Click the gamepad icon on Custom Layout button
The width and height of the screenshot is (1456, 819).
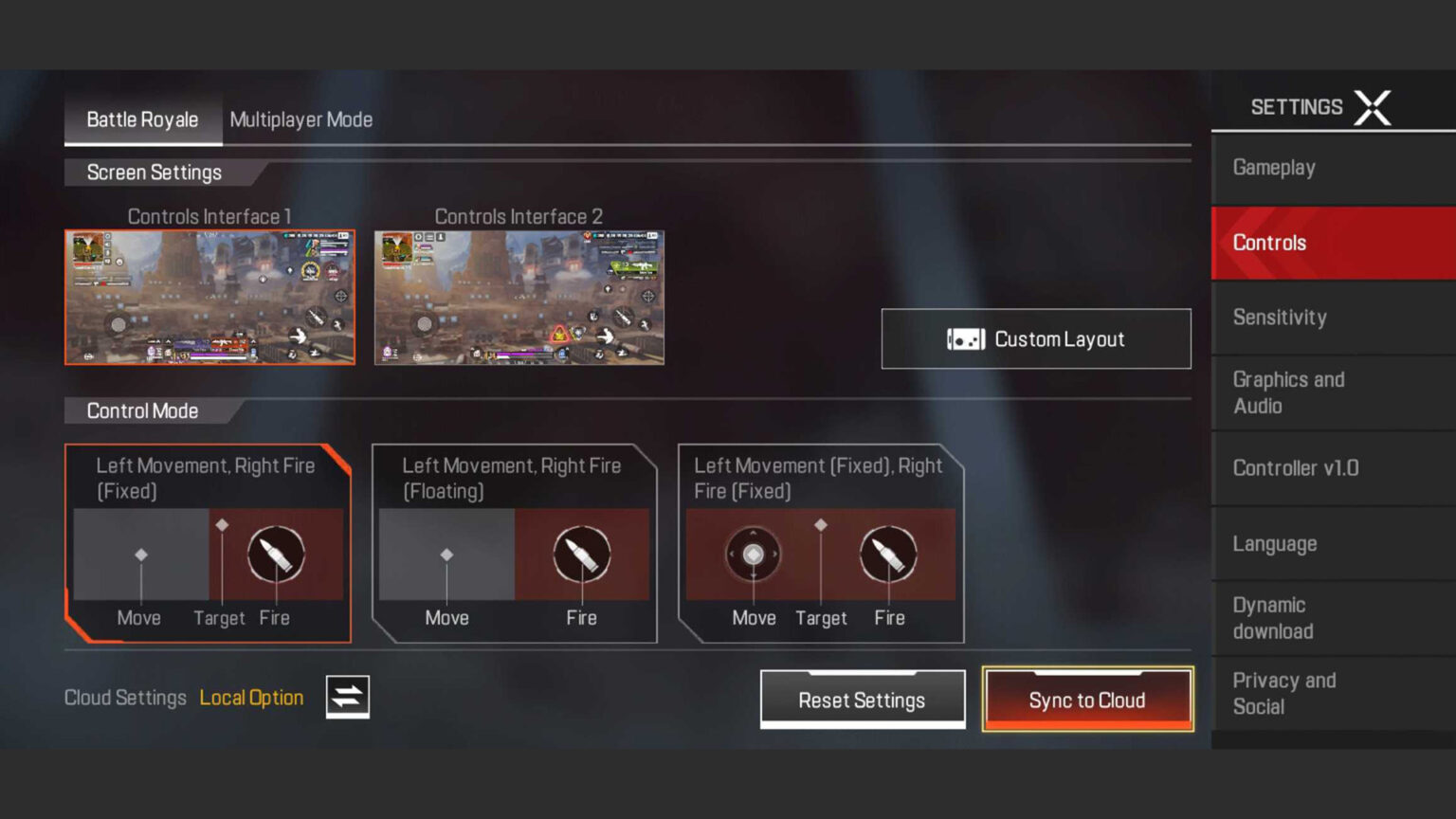964,338
